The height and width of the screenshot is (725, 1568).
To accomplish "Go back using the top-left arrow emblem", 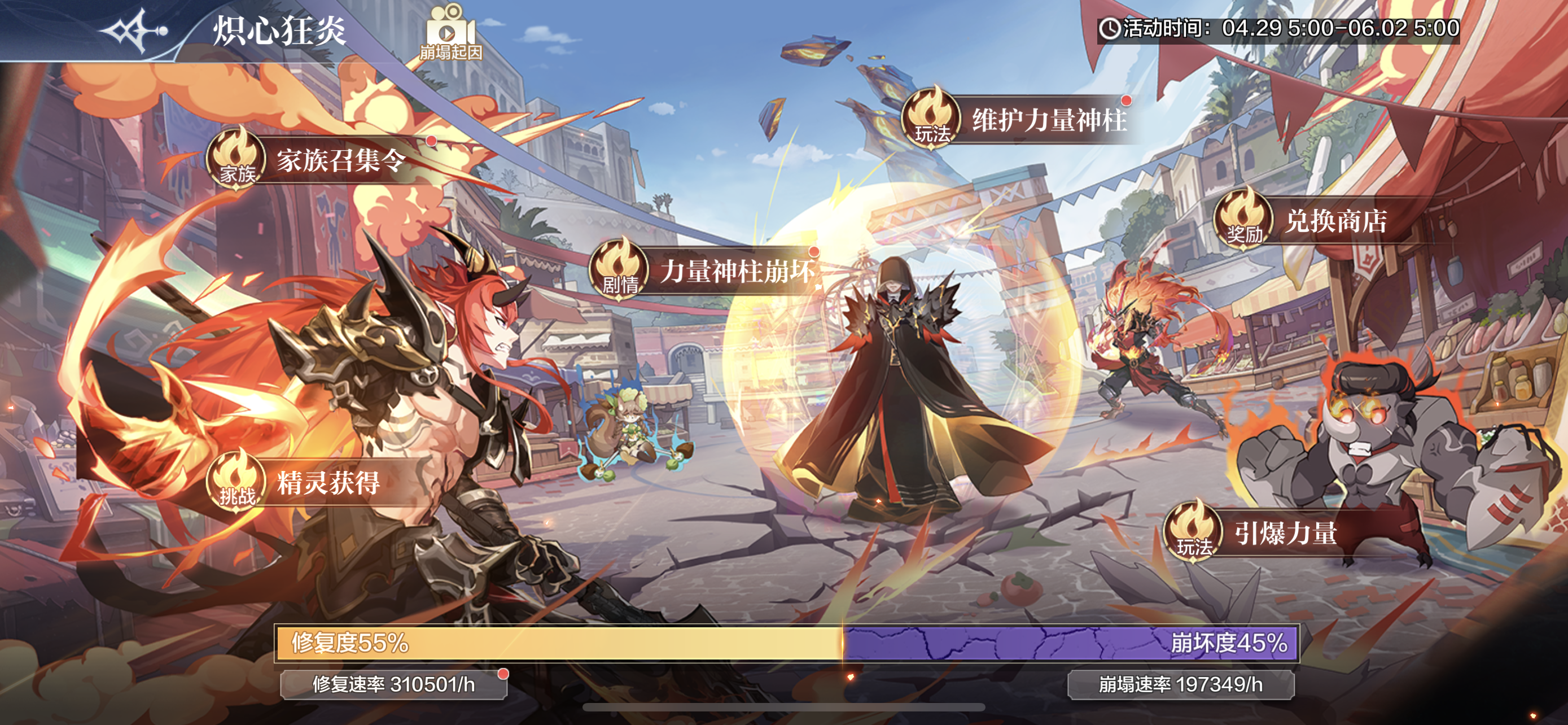I will click(133, 29).
